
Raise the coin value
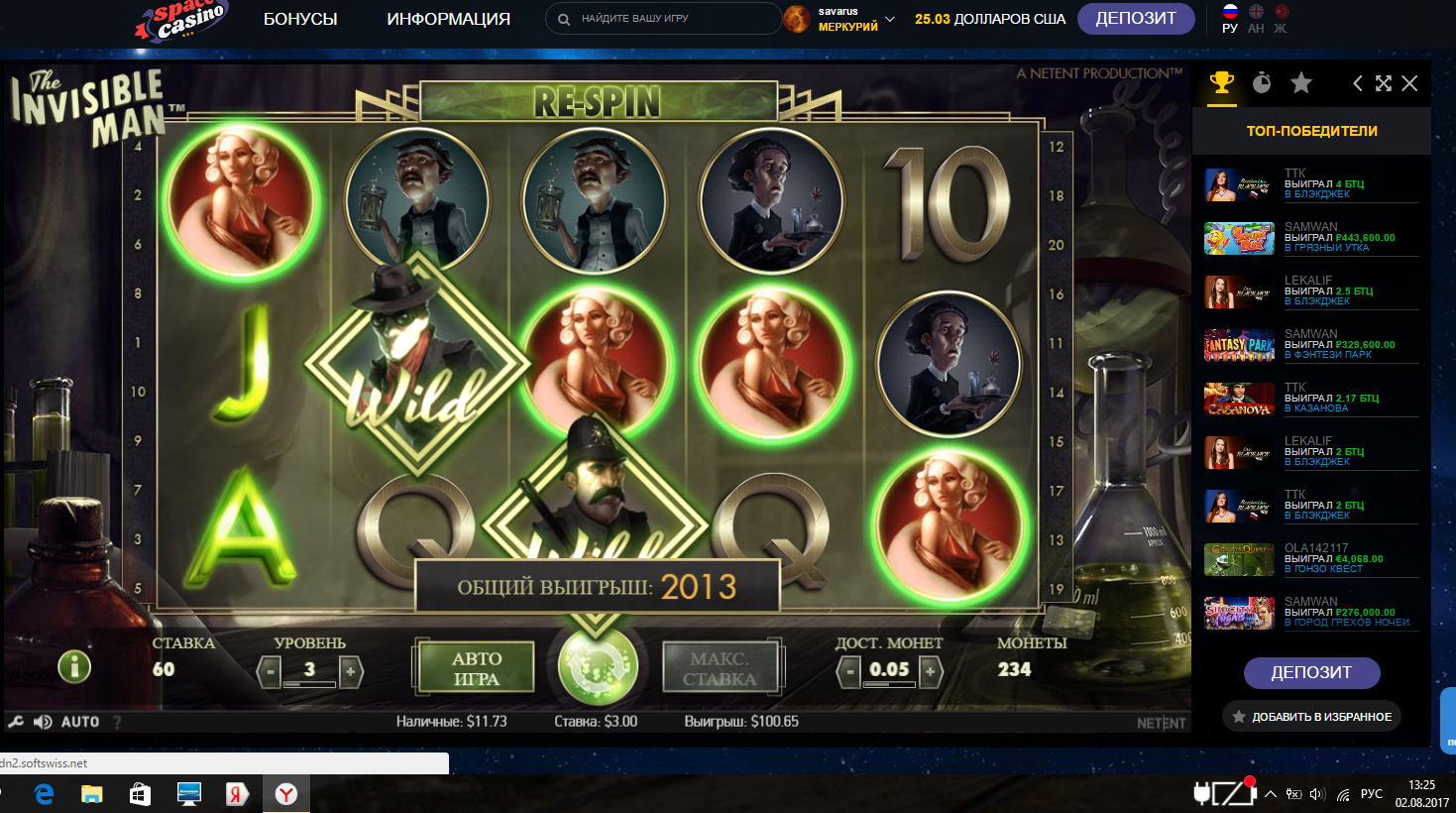click(930, 672)
